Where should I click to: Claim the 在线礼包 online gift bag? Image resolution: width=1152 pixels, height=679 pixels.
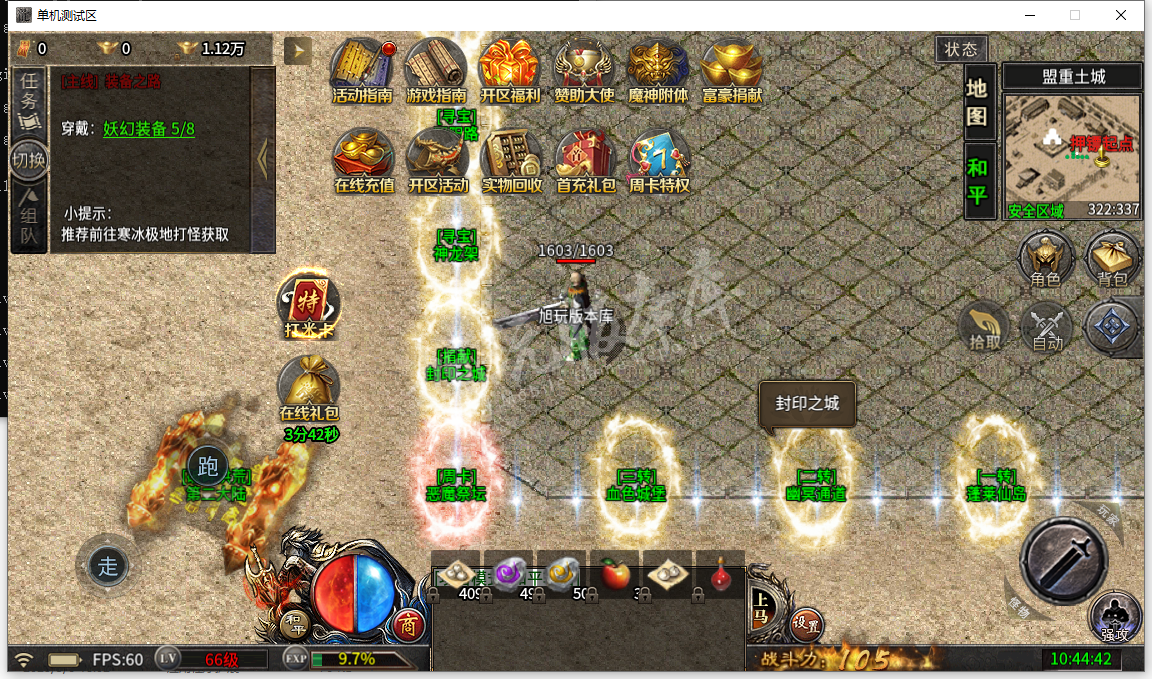tap(309, 388)
